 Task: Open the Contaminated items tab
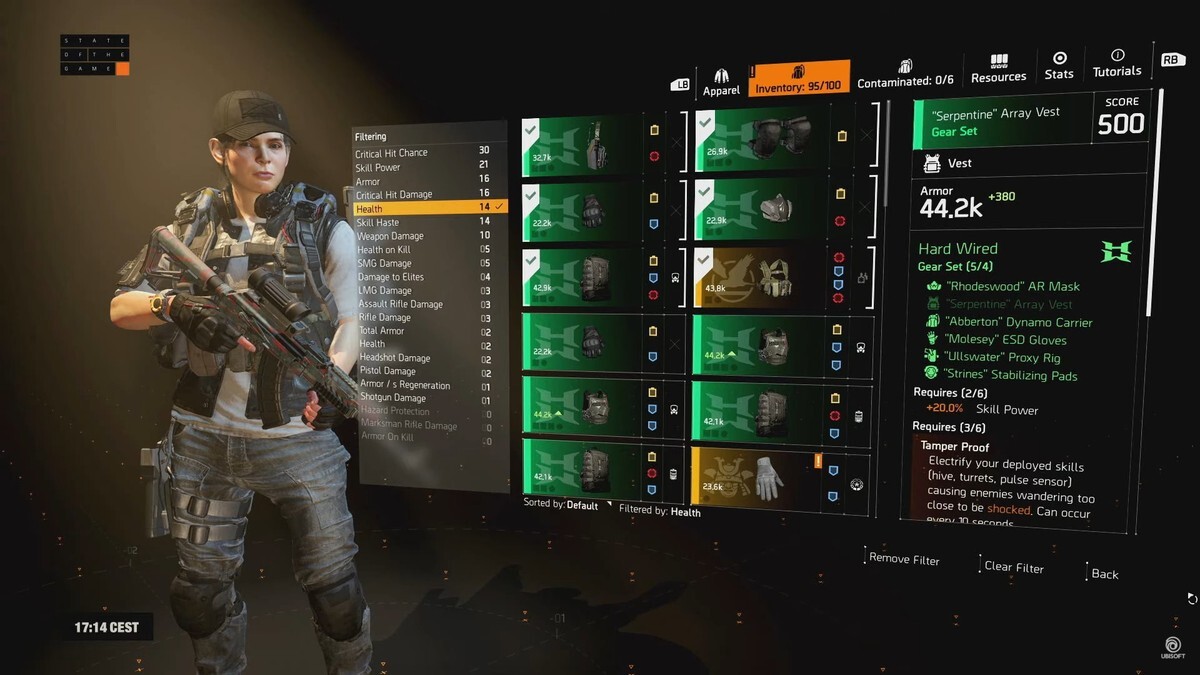tap(905, 73)
